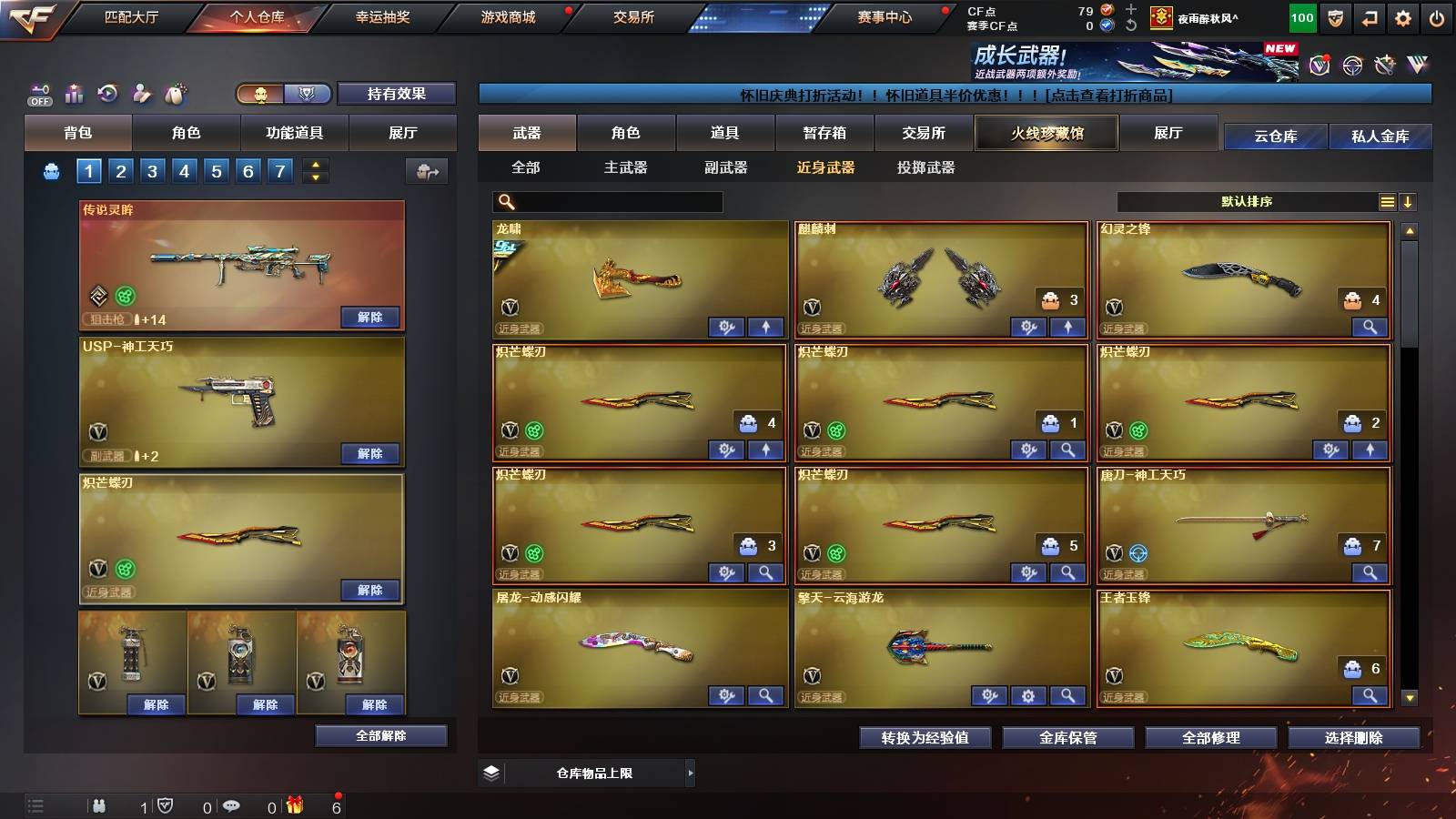Image resolution: width=1456 pixels, height=819 pixels.
Task: Click the 转换为经验值 button
Action: click(925, 738)
